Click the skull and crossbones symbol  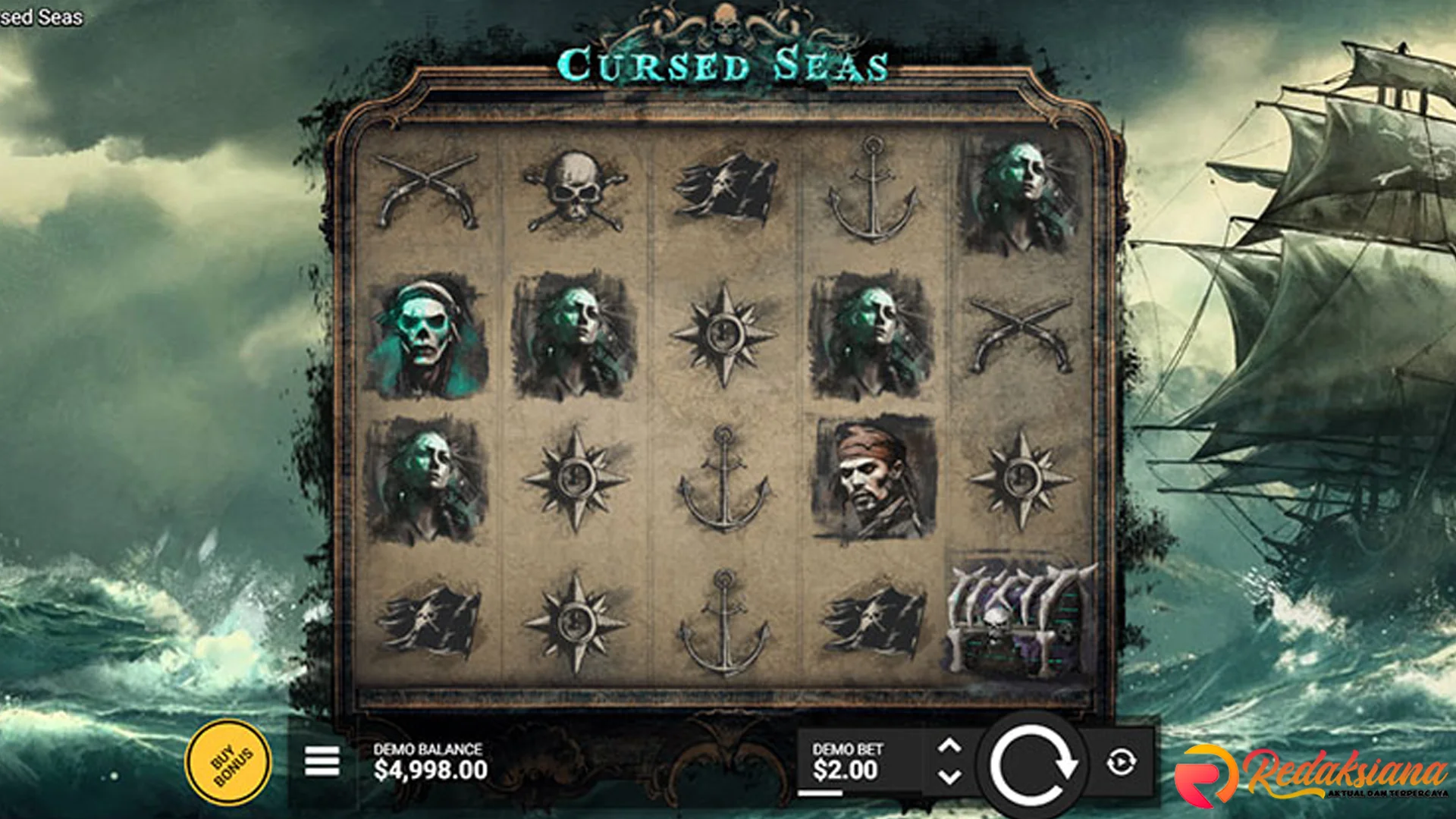[x=576, y=190]
